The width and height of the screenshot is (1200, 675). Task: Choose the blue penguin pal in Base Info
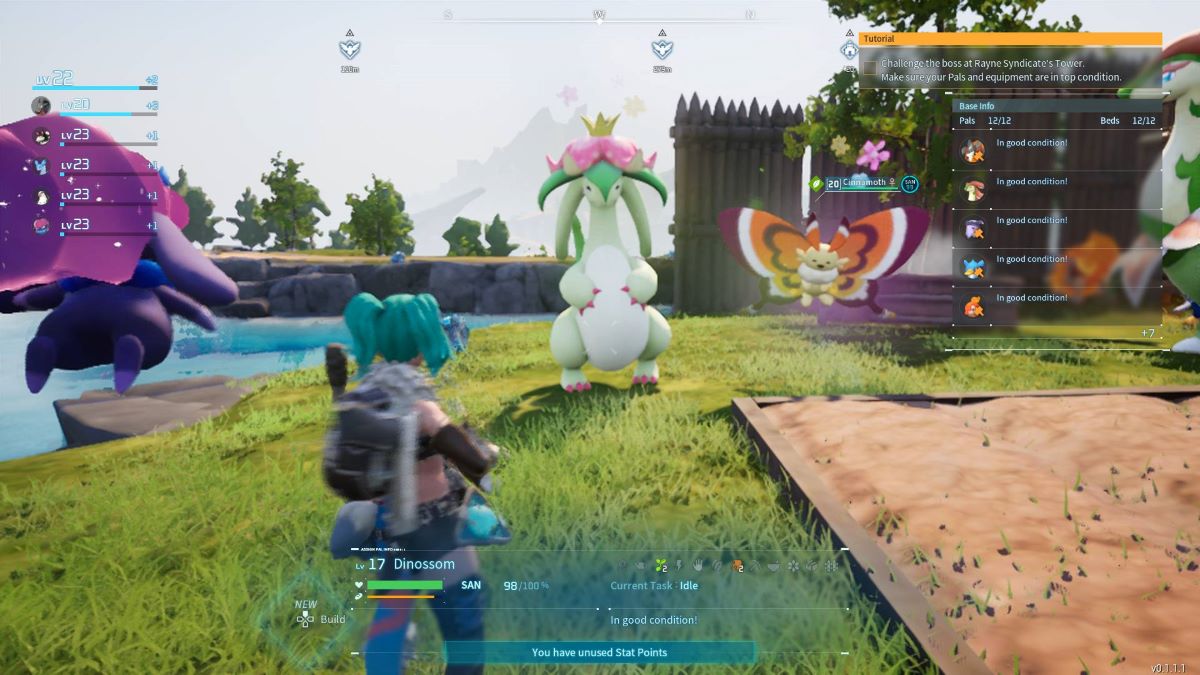(973, 267)
